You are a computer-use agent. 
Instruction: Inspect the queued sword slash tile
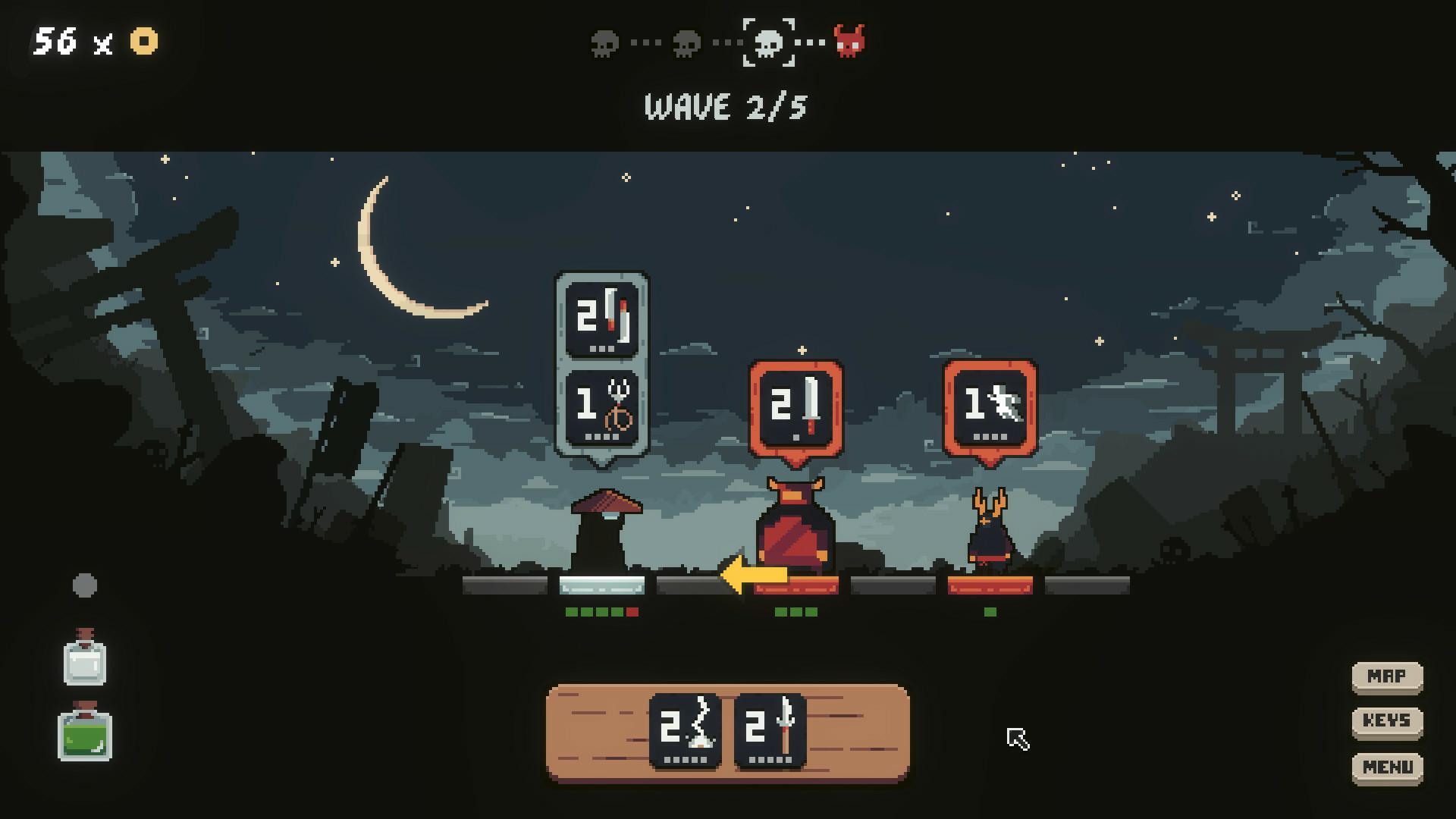pos(602,316)
